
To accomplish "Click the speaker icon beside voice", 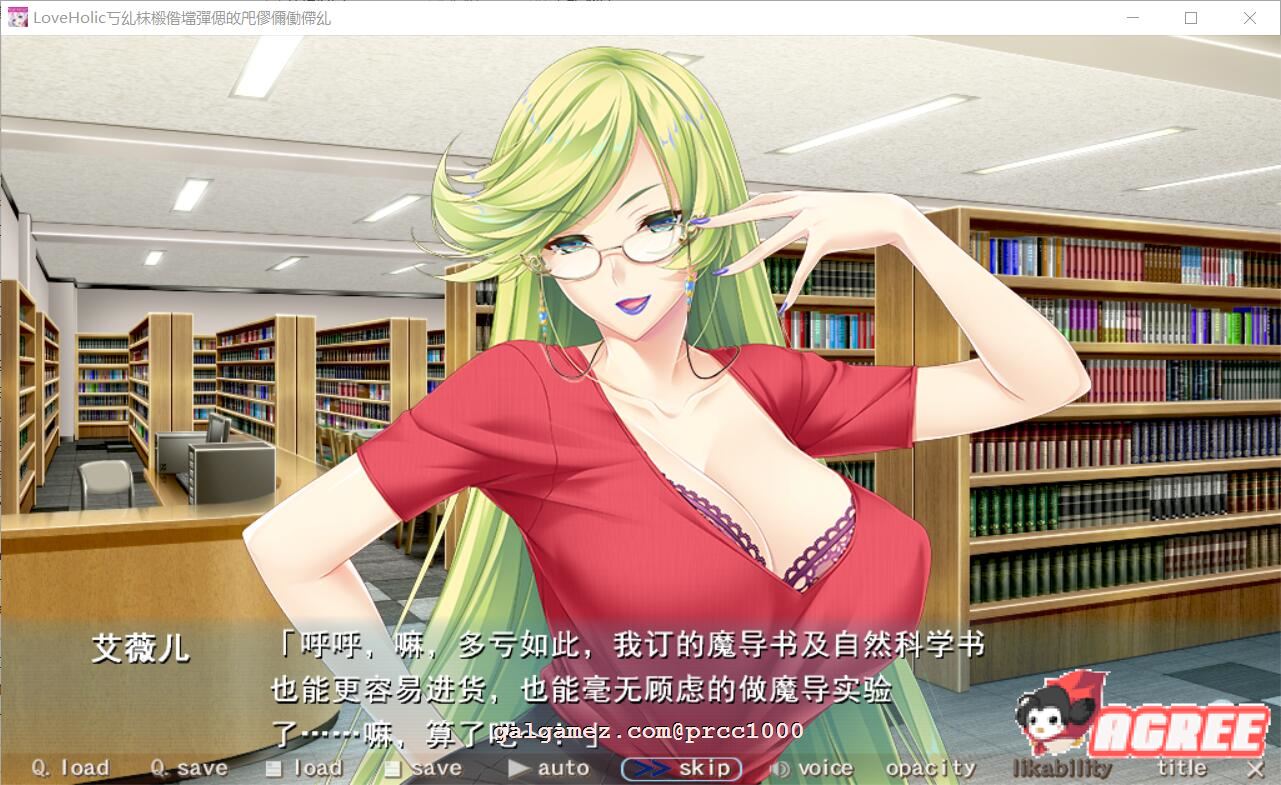I will point(781,768).
